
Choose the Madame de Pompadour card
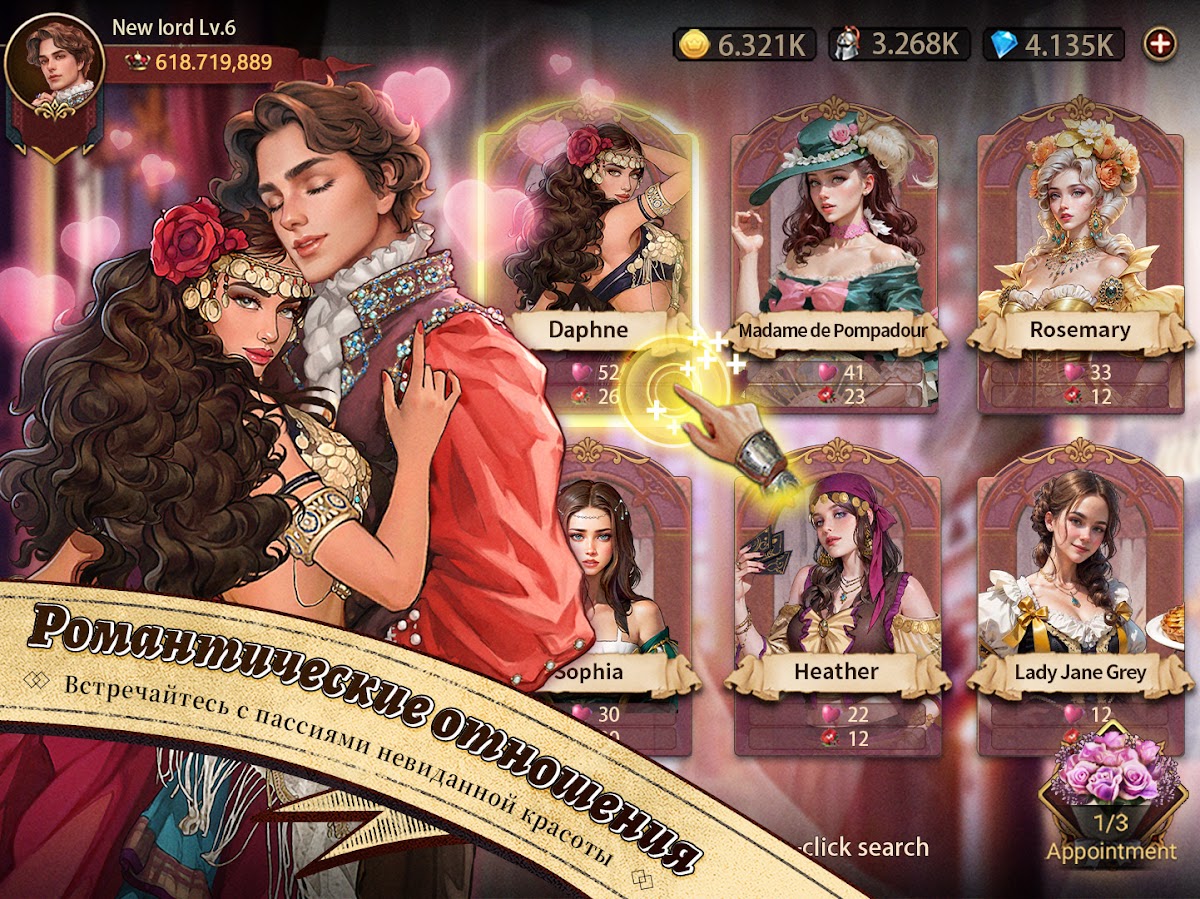pos(835,250)
